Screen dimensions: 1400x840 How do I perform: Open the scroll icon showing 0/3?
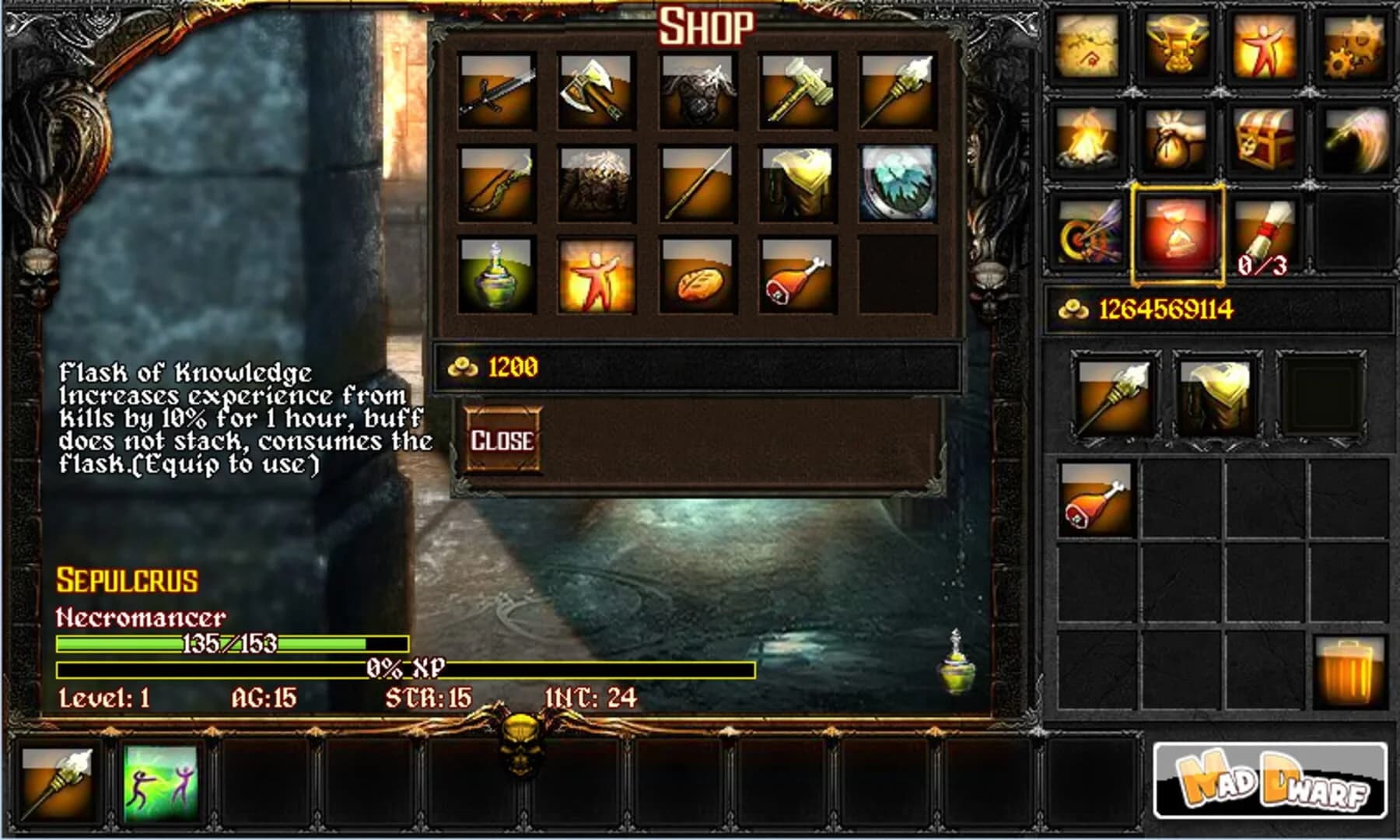[x=1264, y=233]
